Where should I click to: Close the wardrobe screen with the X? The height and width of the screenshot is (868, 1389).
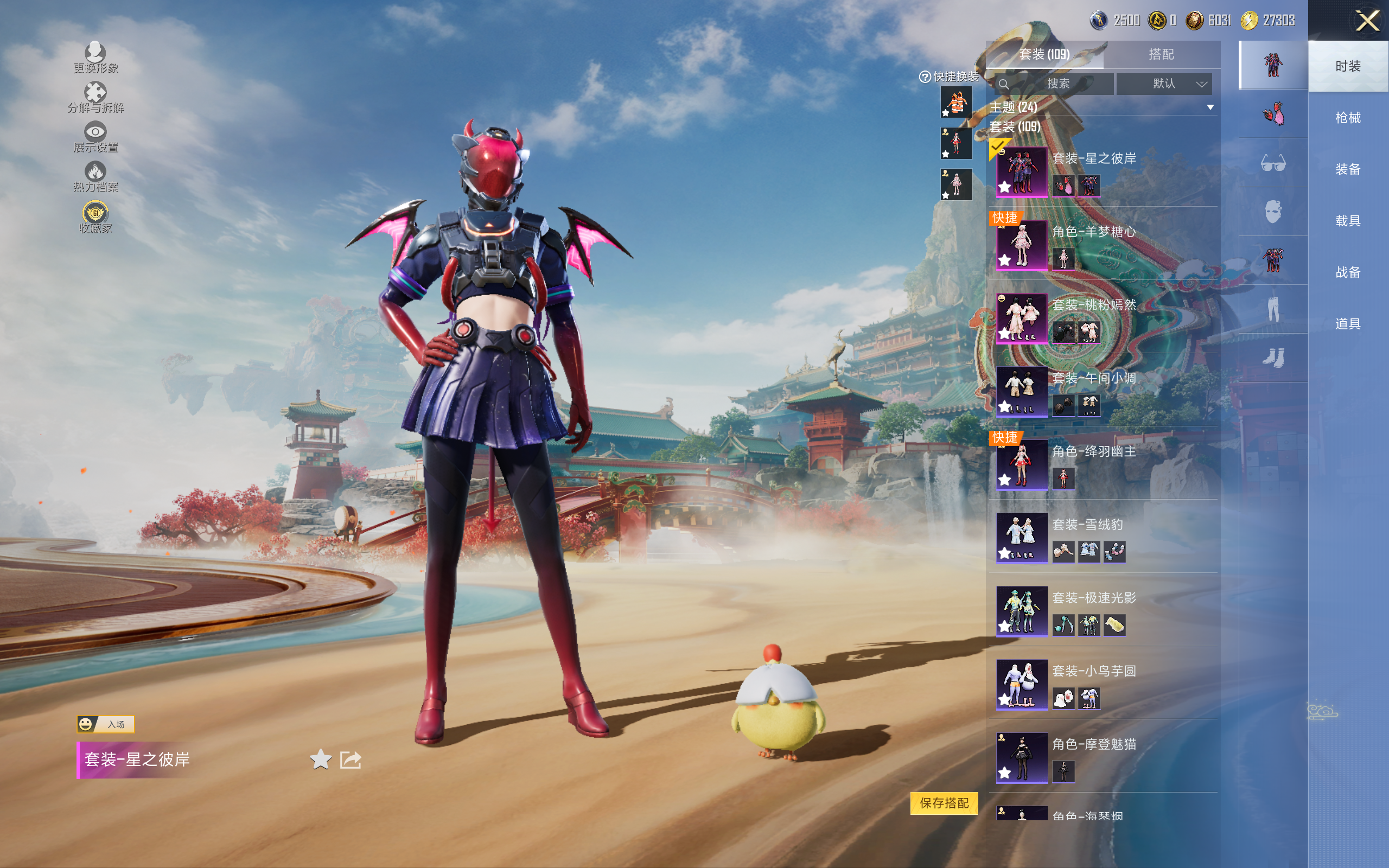click(1367, 21)
